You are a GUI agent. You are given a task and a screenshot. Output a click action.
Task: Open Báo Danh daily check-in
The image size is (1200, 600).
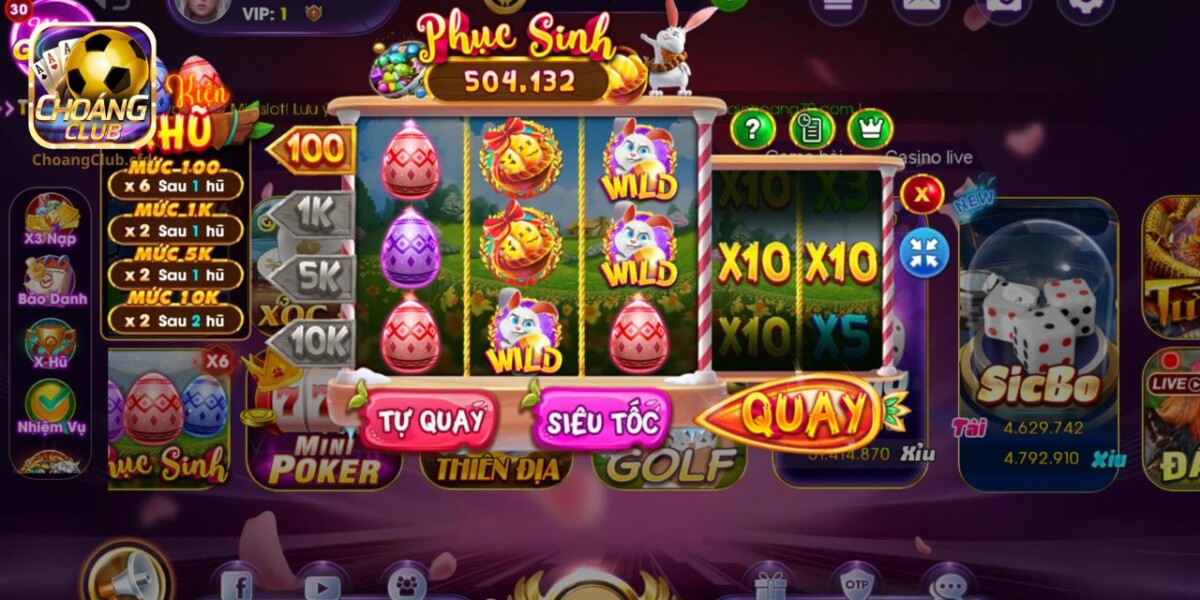click(52, 281)
